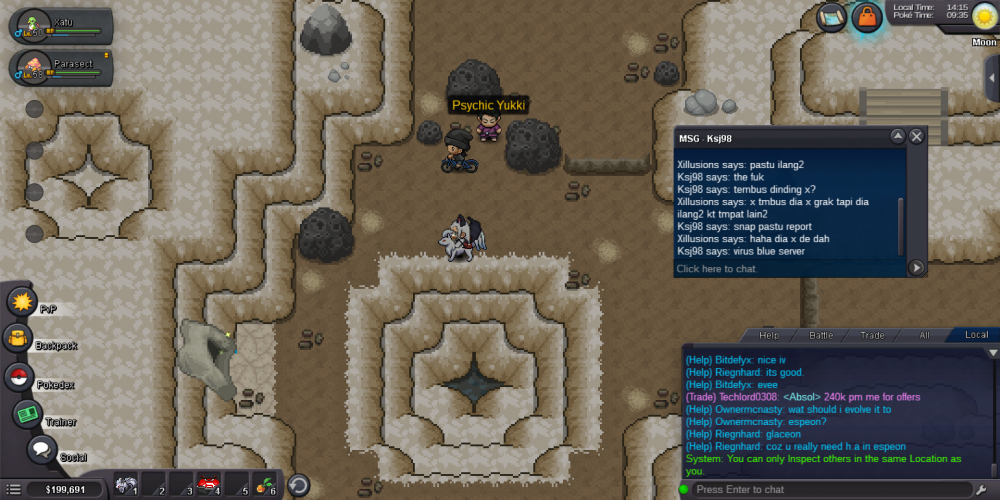Open the Trainer card

pos(27,414)
